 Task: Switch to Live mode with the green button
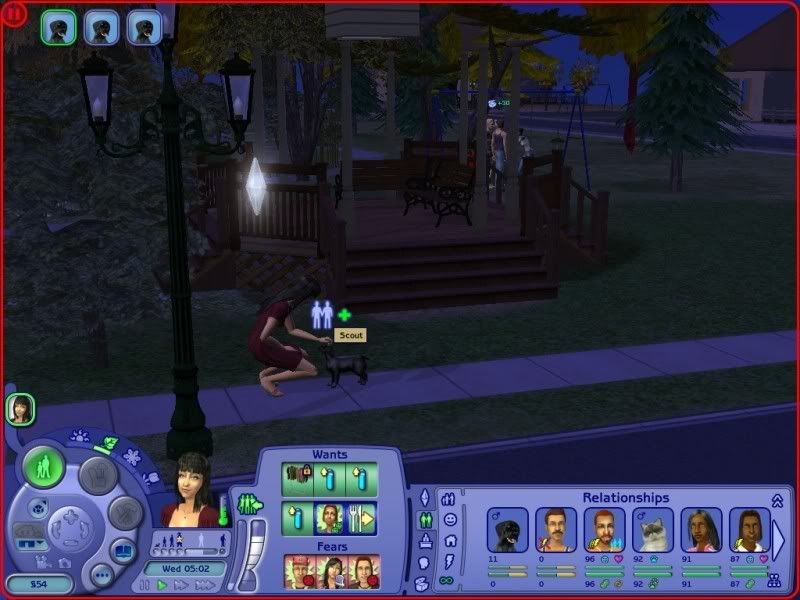pos(43,467)
